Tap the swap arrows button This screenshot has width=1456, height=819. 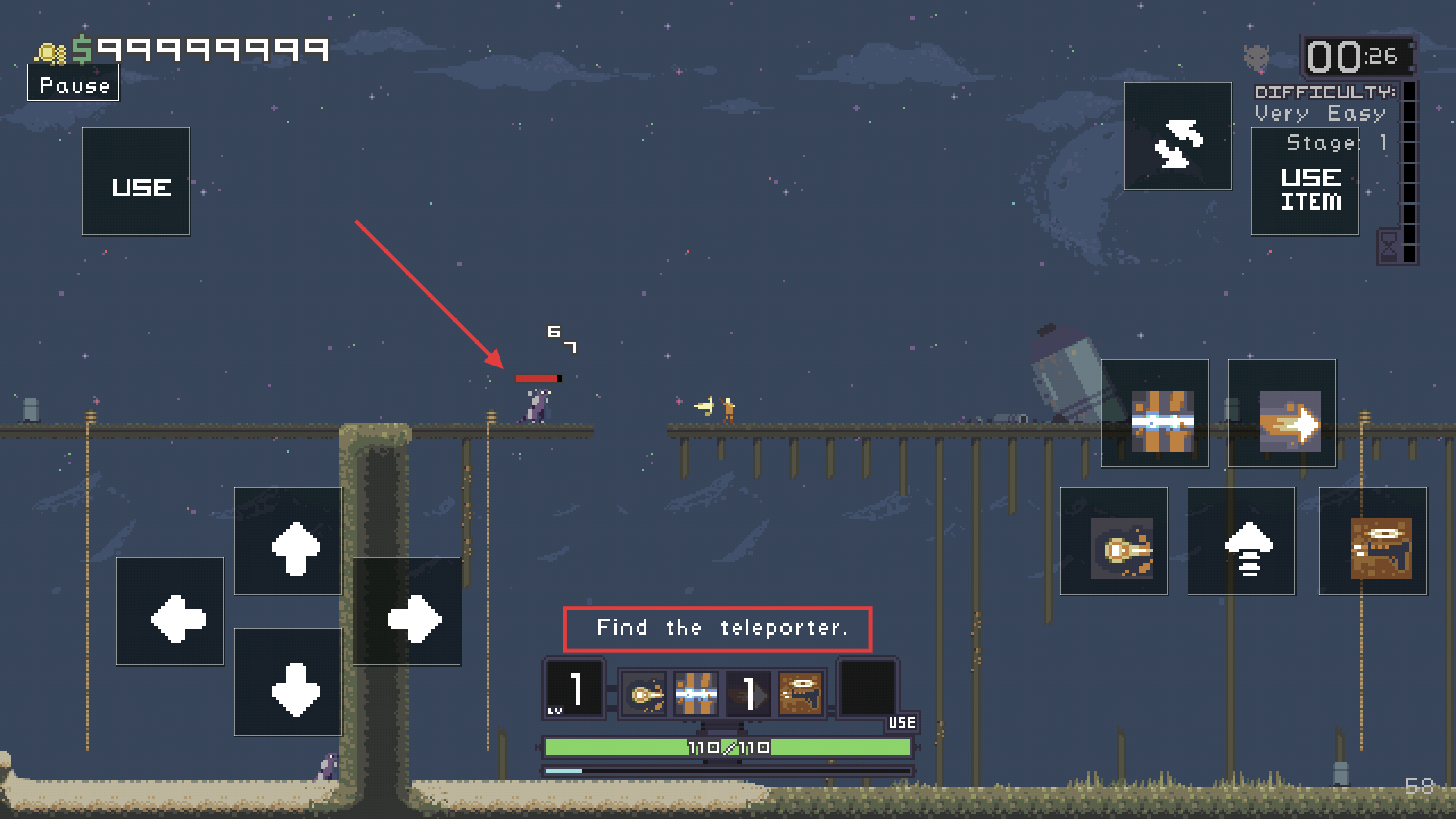coord(1177,136)
